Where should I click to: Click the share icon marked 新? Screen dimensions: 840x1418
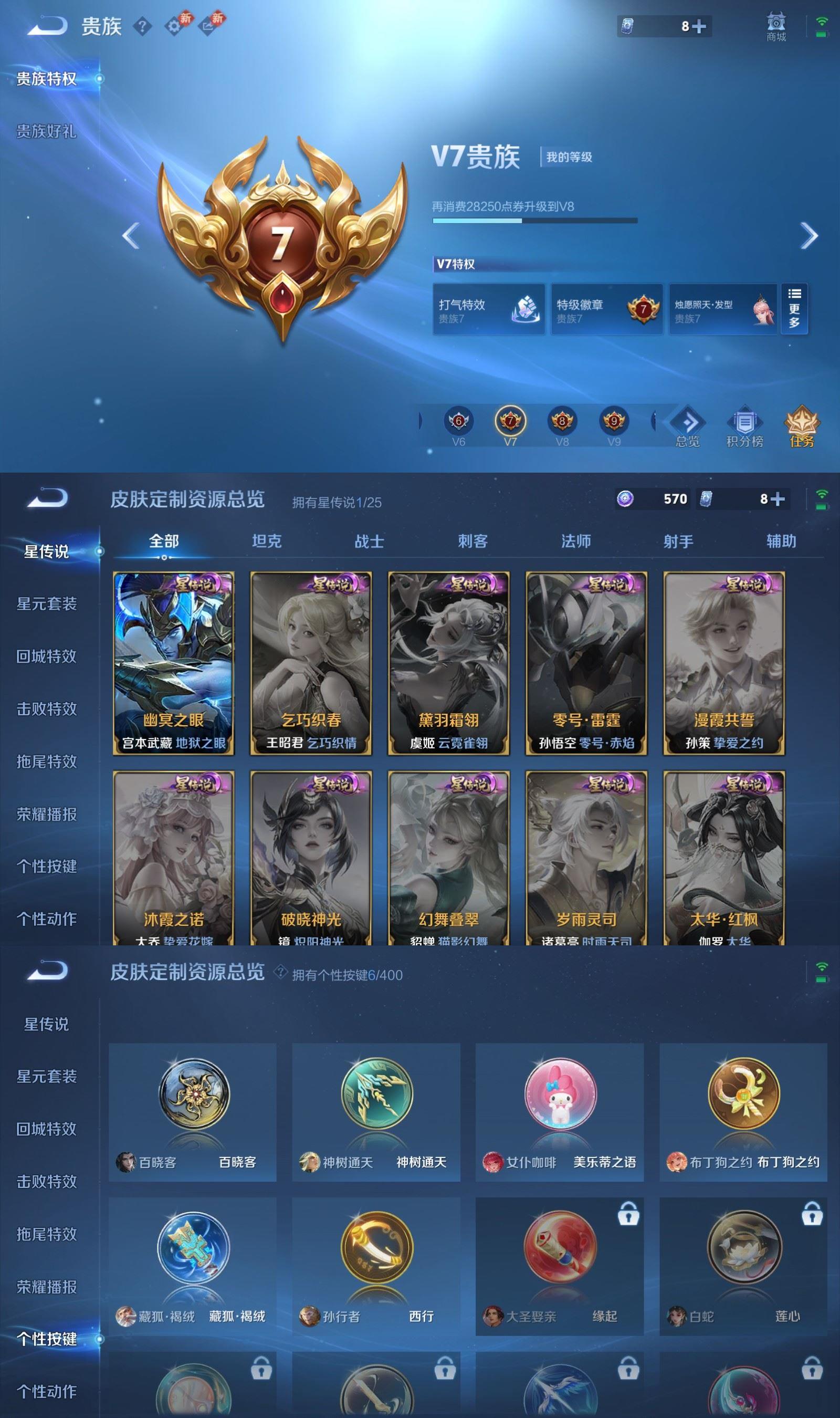(x=209, y=26)
